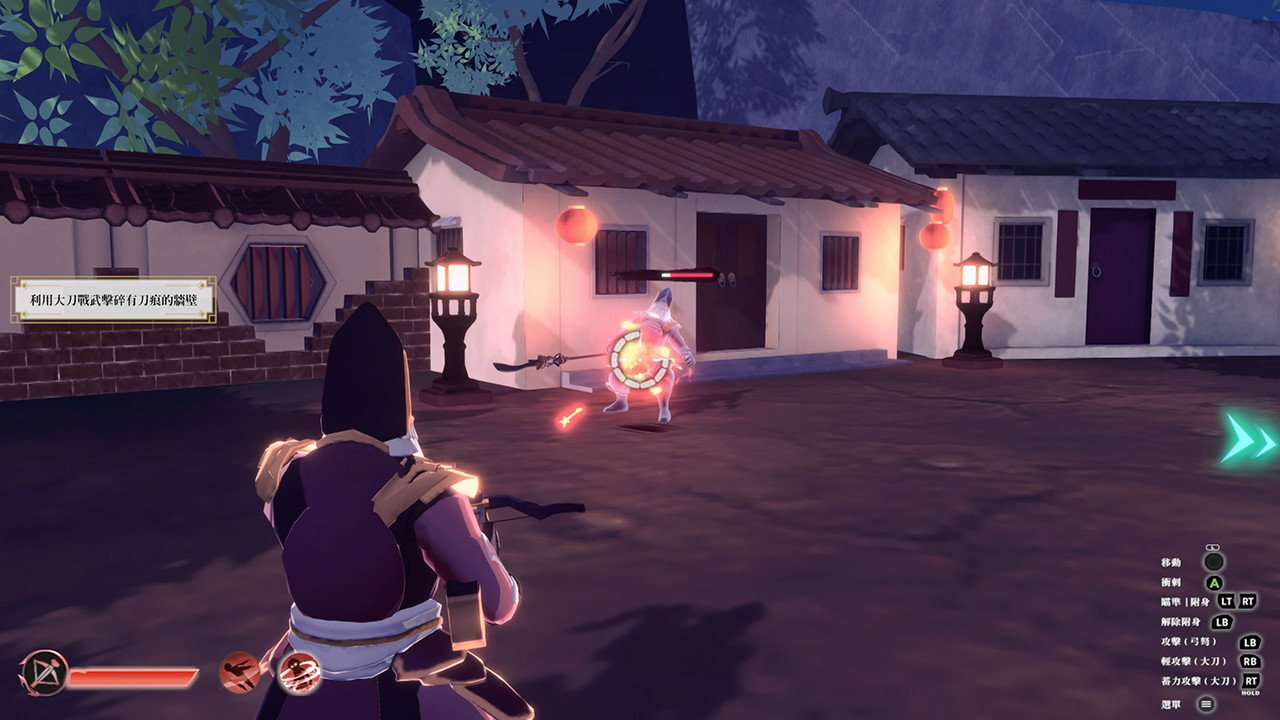Click the RB light attack button icon
The image size is (1280, 720).
(1249, 661)
